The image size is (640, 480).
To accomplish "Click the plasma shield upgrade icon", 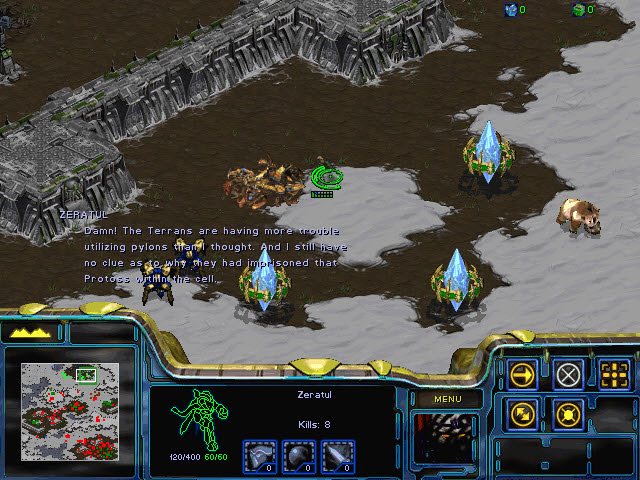I will 301,456.
